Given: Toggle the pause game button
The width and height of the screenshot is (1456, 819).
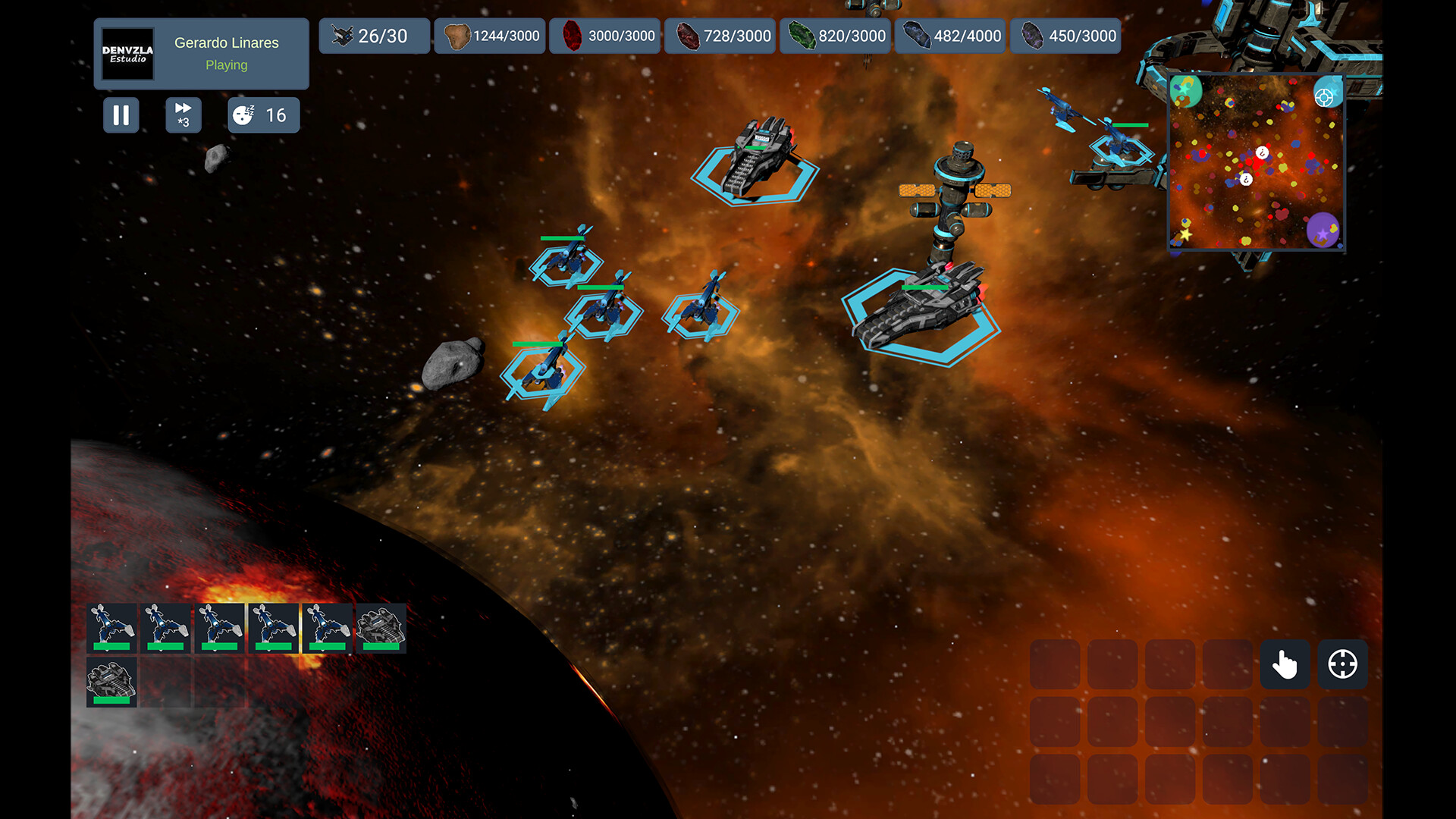Looking at the screenshot, I should click(121, 115).
